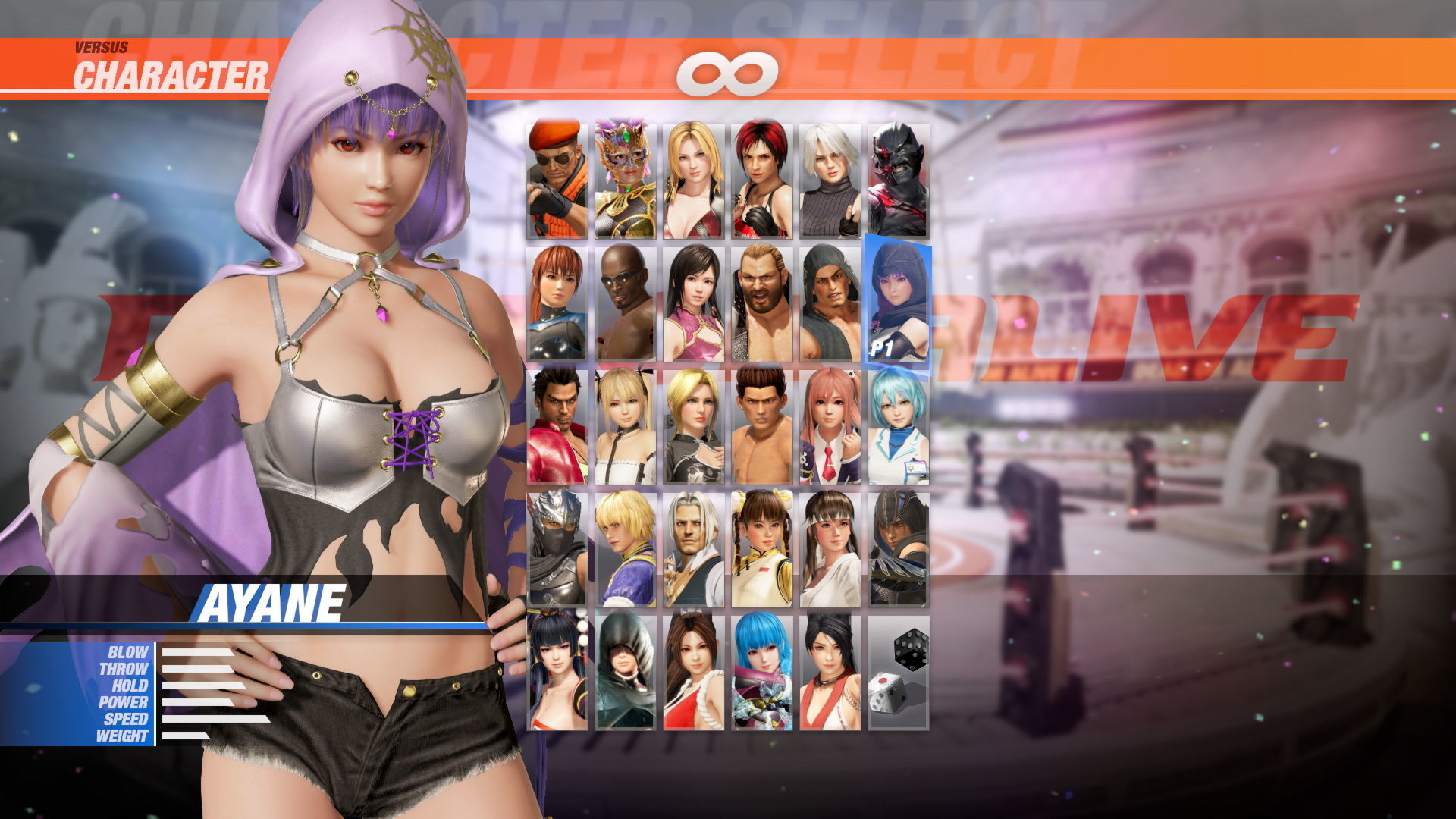Select Raidou's dark masked portrait

coord(899,178)
